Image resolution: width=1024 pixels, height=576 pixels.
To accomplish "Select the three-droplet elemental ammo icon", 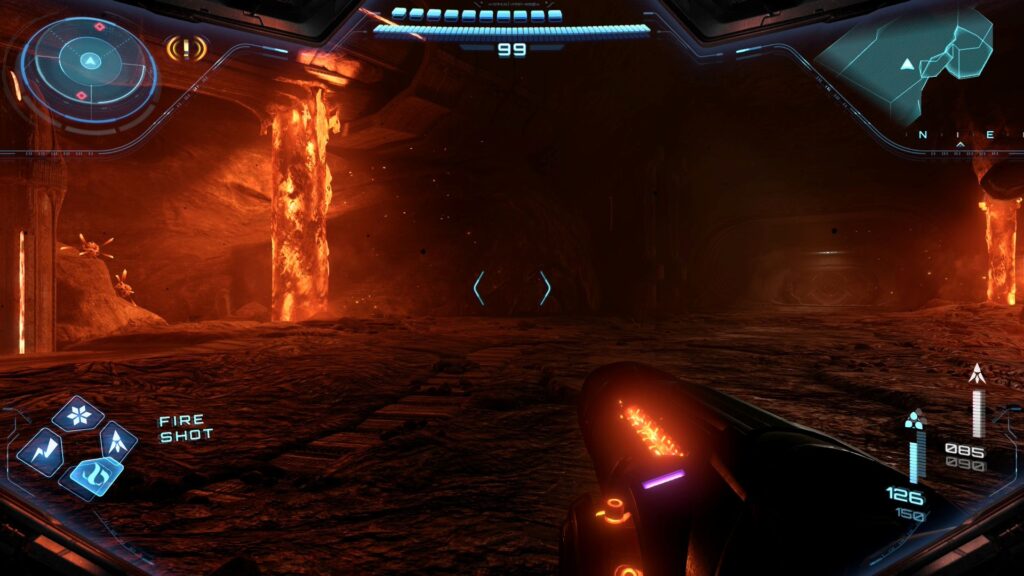I will tap(913, 419).
